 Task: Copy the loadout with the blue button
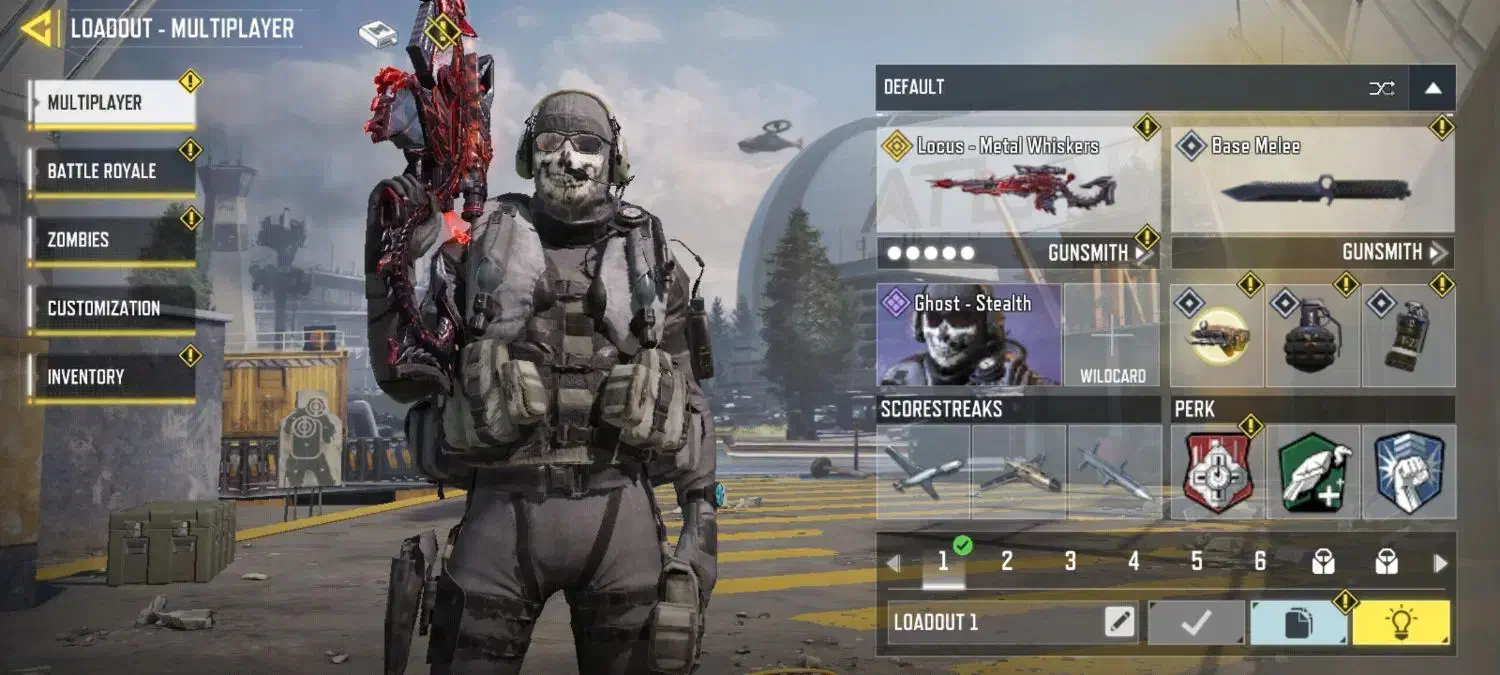(x=1297, y=623)
